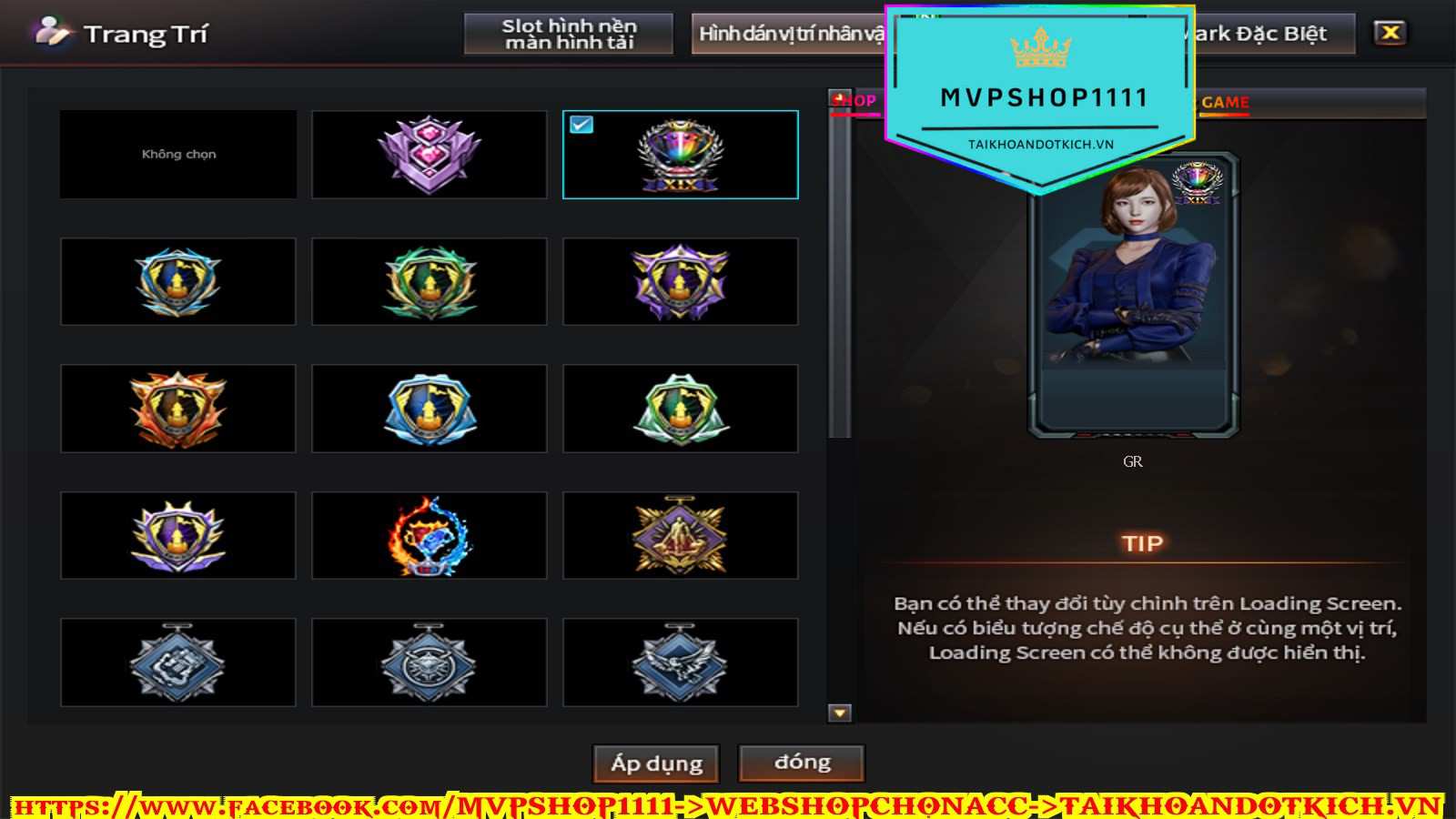Switch to the Slot hình nền màn hình tải tab
This screenshot has width=1456, height=819.
click(x=569, y=34)
